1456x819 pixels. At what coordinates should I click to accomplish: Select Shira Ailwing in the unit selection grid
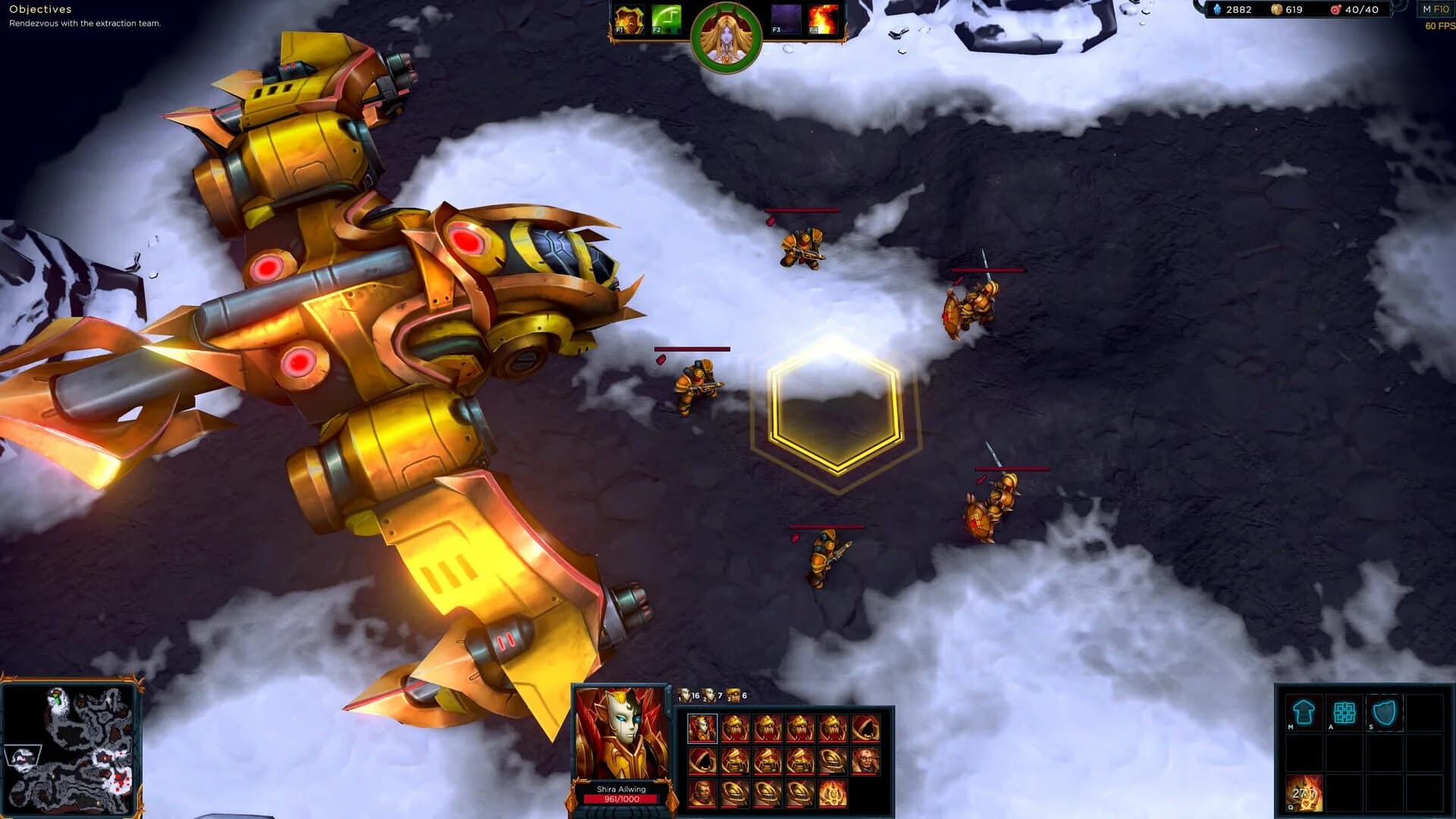701,728
